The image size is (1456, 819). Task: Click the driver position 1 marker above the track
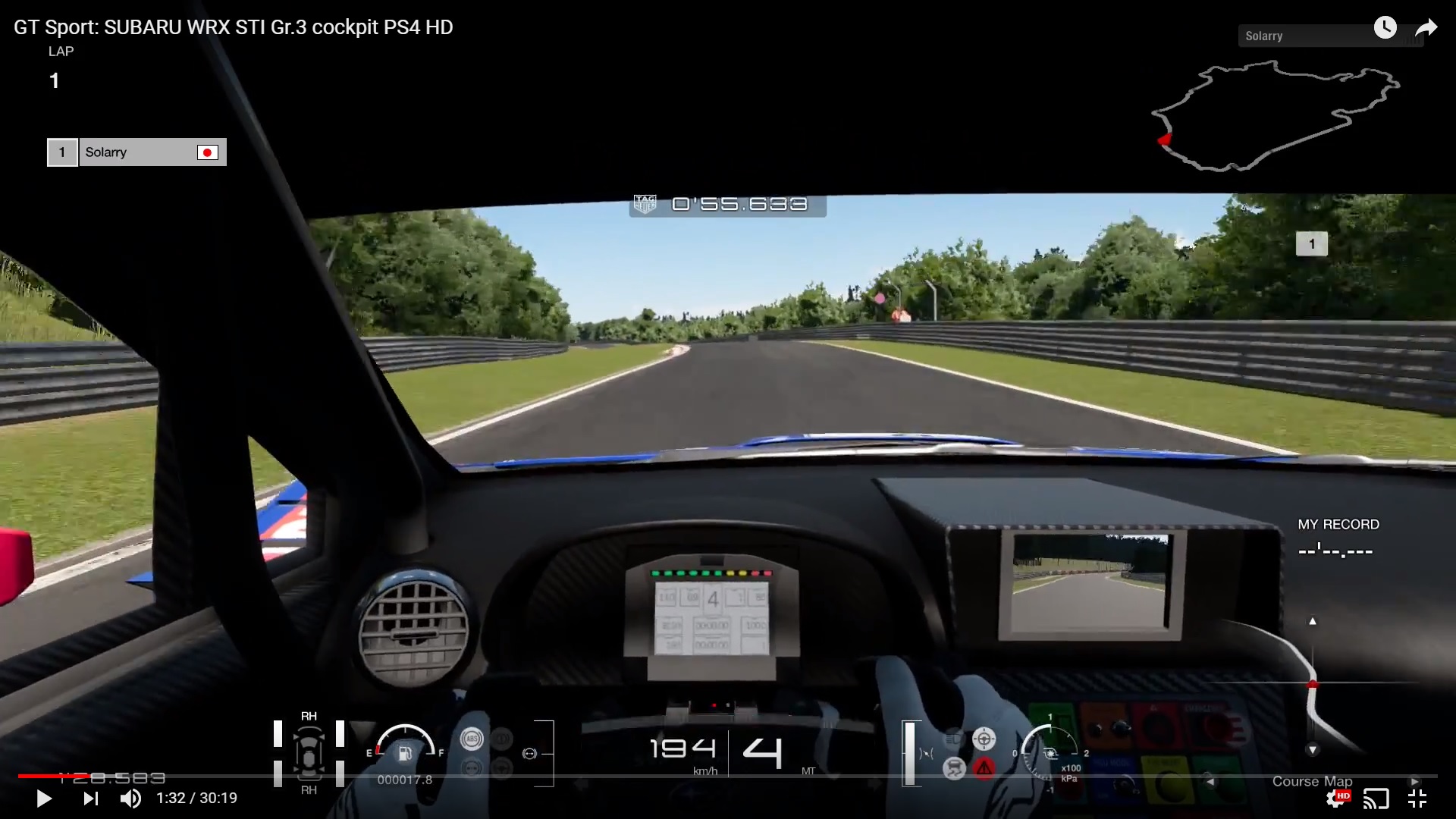tap(1311, 243)
